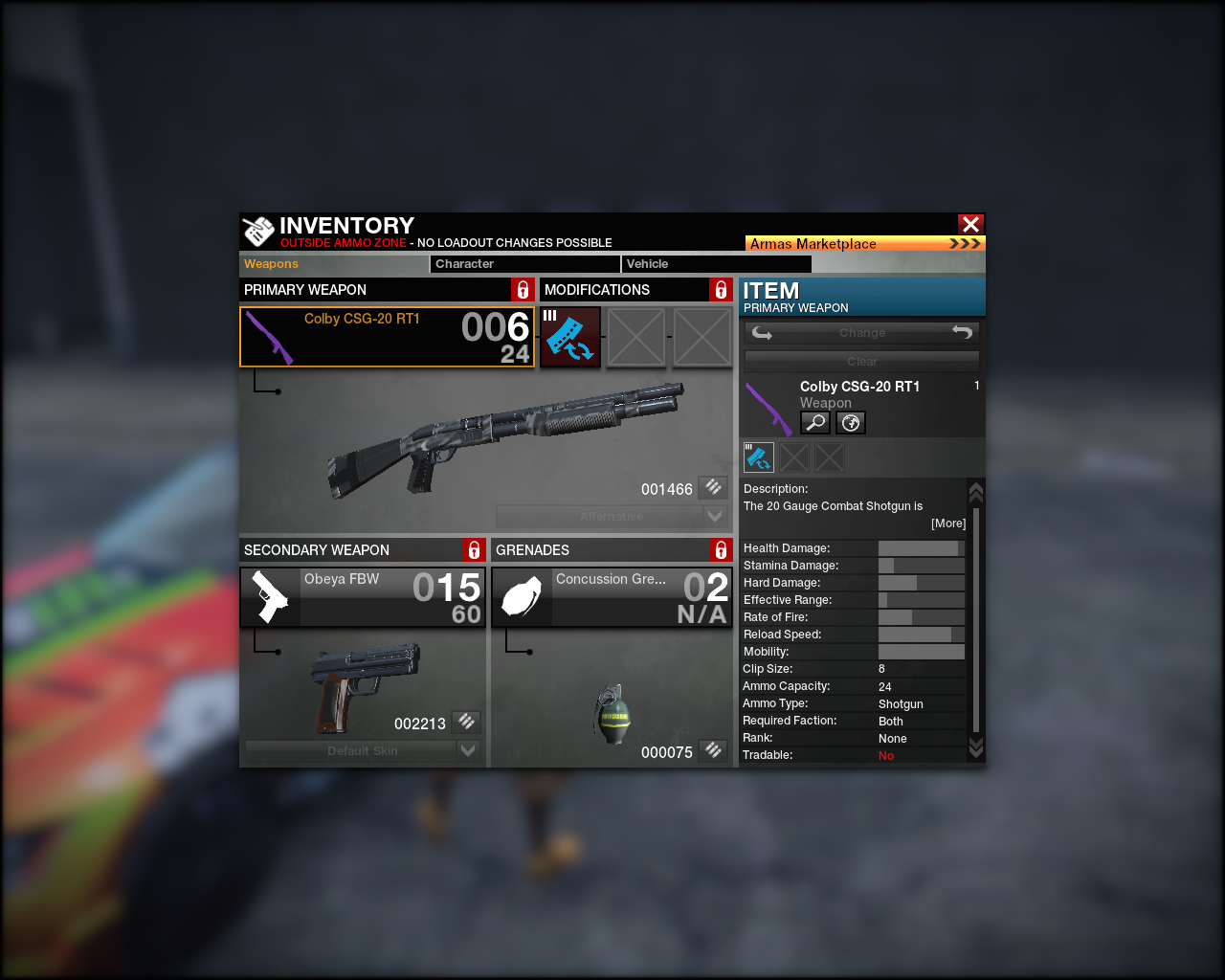Click the Modifications lock icon
Viewport: 1225px width, 980px height.
(x=721, y=290)
